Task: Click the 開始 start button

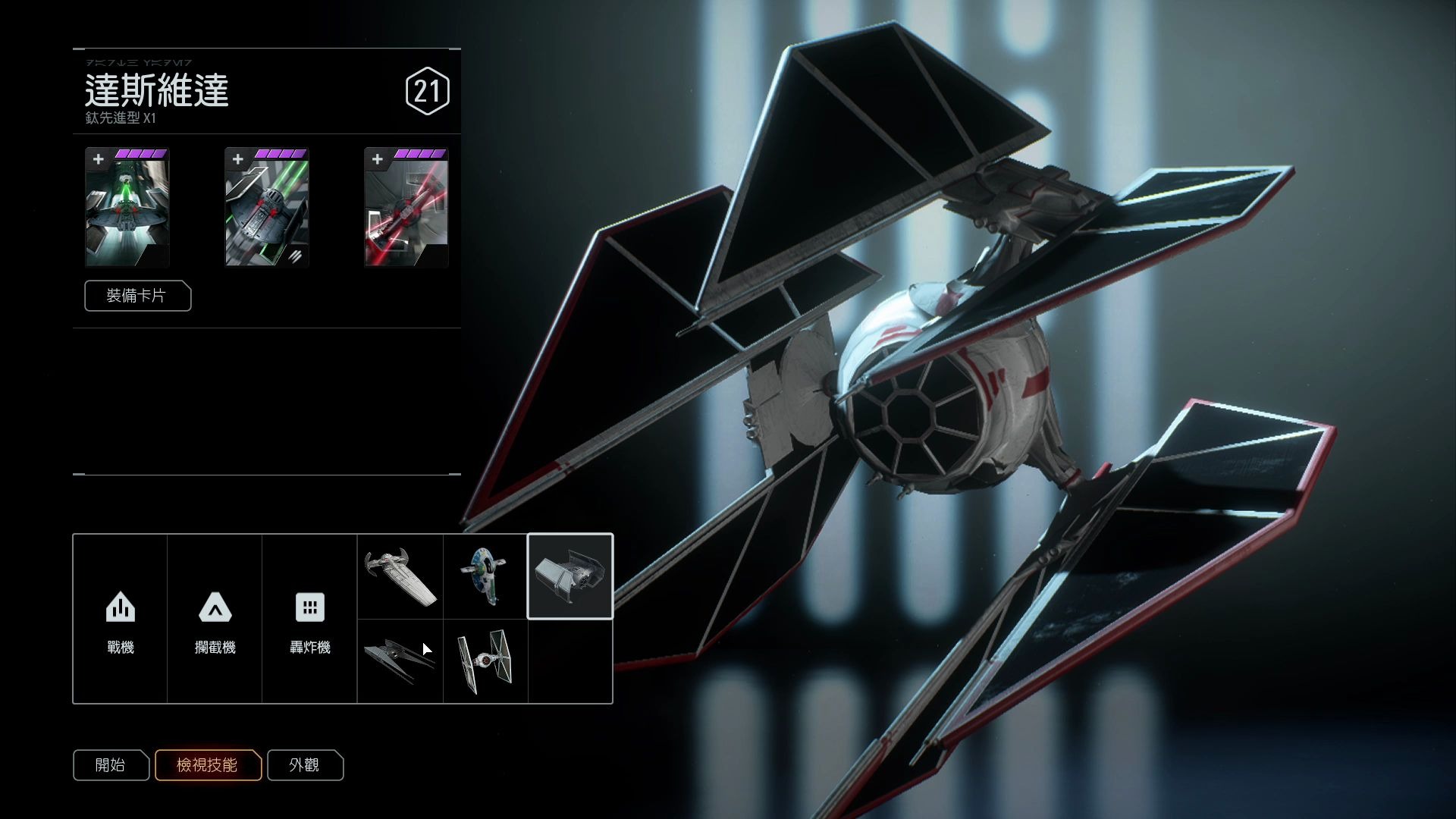Action: click(x=111, y=765)
